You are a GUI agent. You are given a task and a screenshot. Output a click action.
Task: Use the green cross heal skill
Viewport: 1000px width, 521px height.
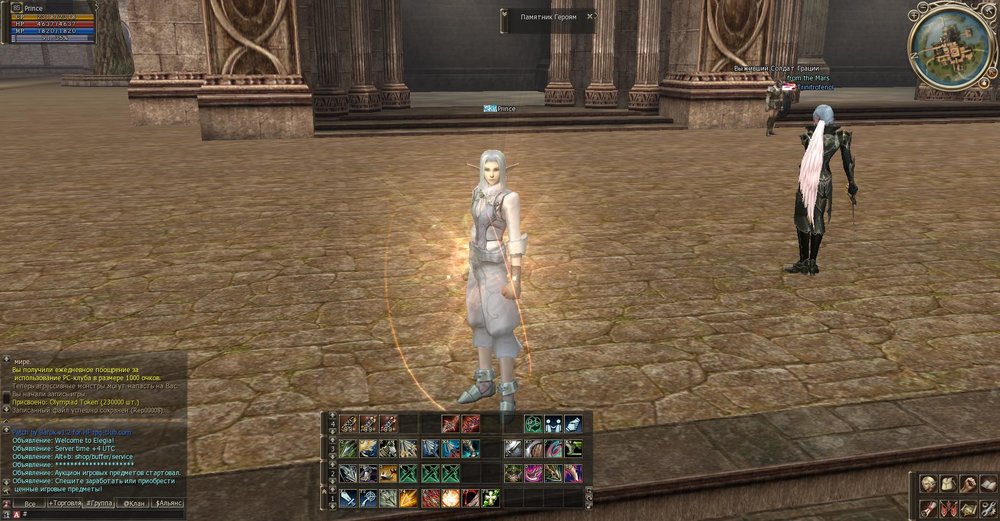tap(490, 497)
